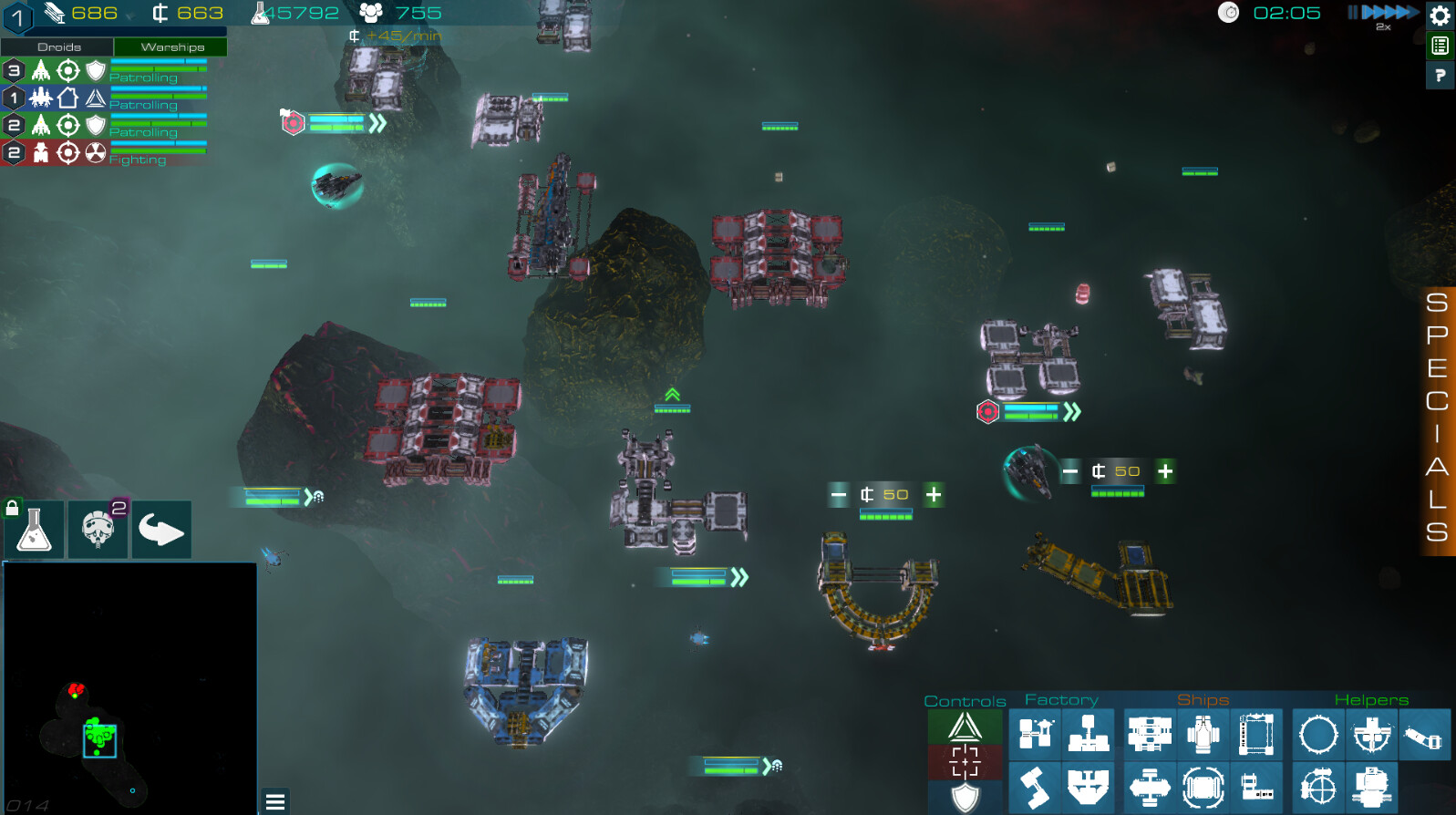Decrease the ¢50 price with the minus button
Viewport: 1456px width, 815px height.
click(839, 494)
